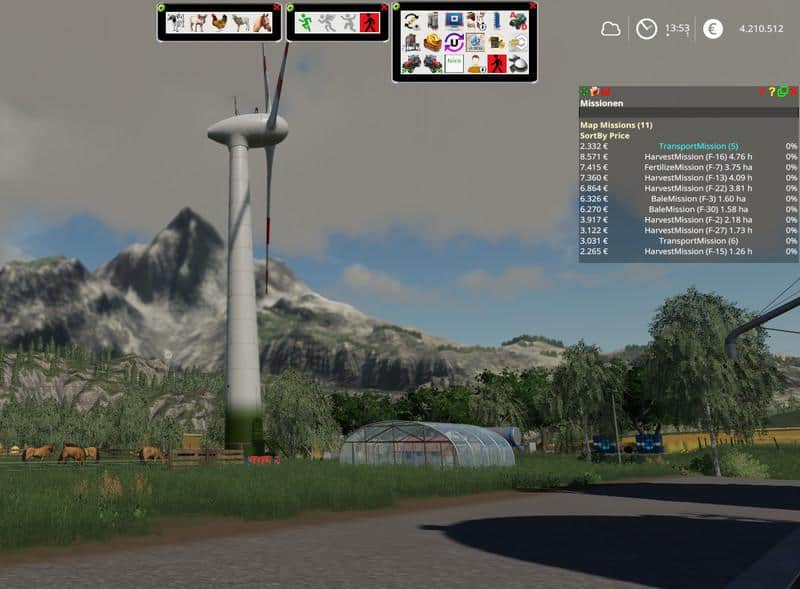The image size is (800, 589).
Task: Open the yellow question mark help
Action: coord(772,92)
